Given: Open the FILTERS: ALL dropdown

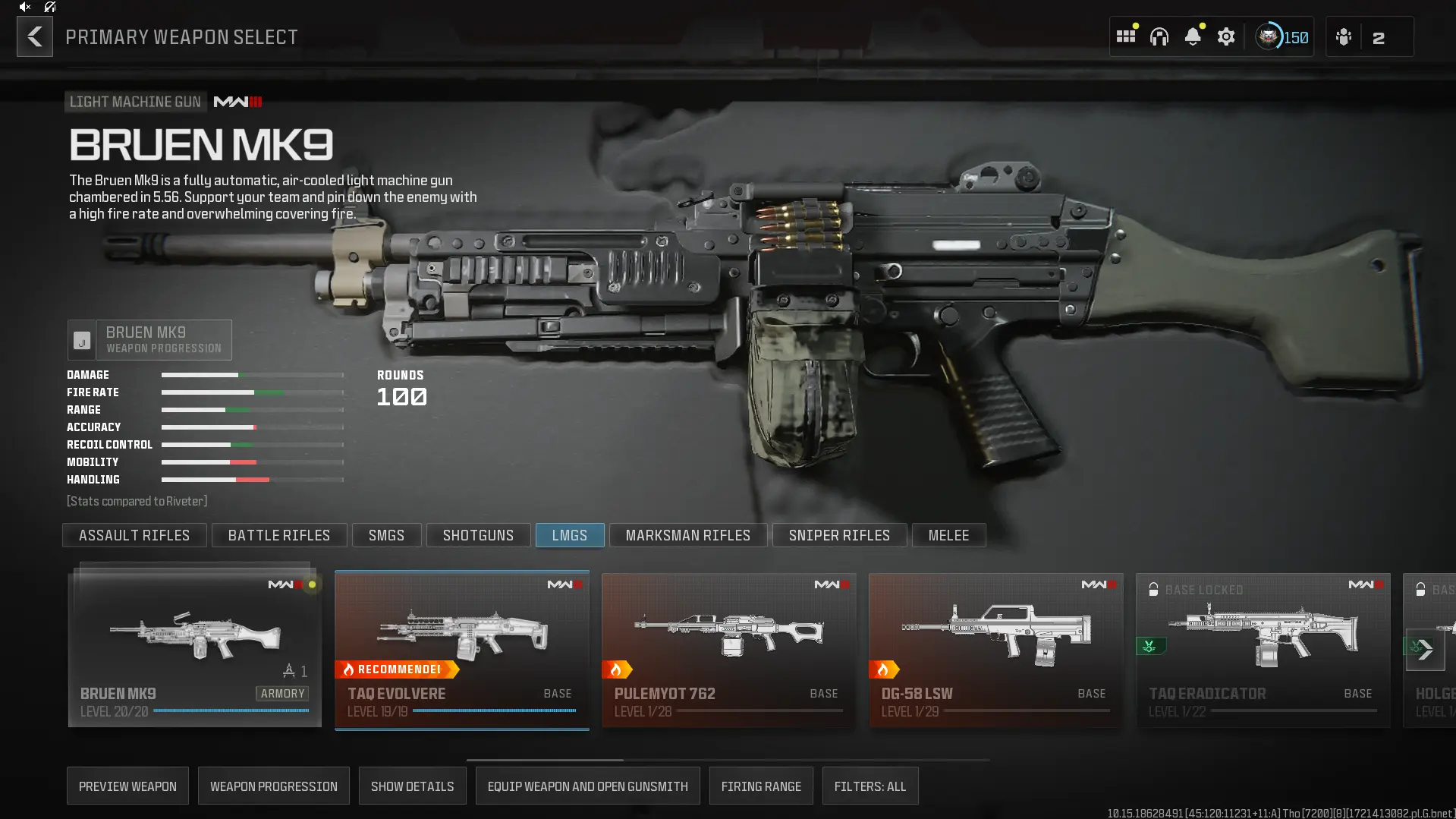Looking at the screenshot, I should (x=870, y=786).
